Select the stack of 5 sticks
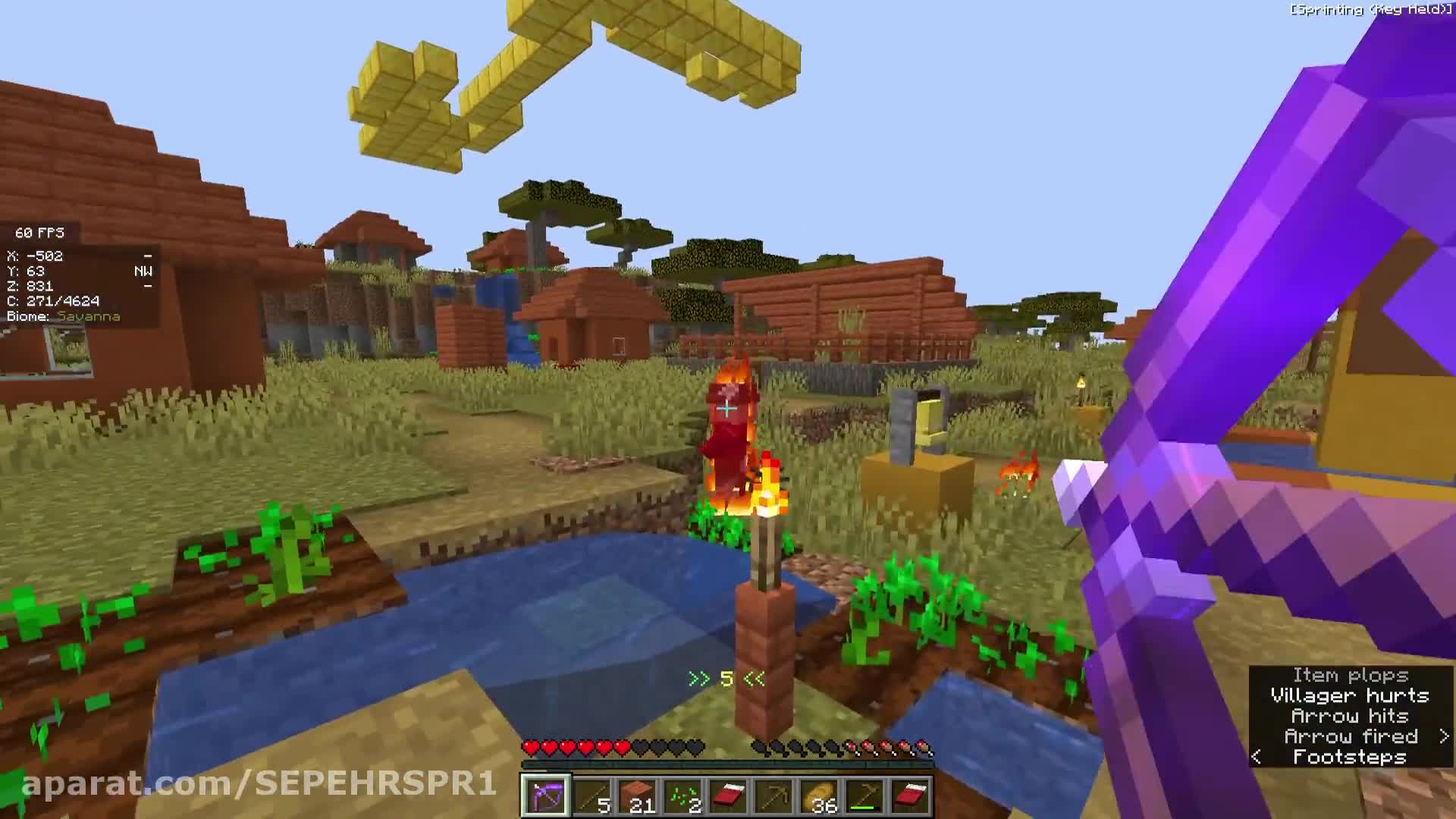The width and height of the screenshot is (1456, 819). pyautogui.click(x=591, y=796)
